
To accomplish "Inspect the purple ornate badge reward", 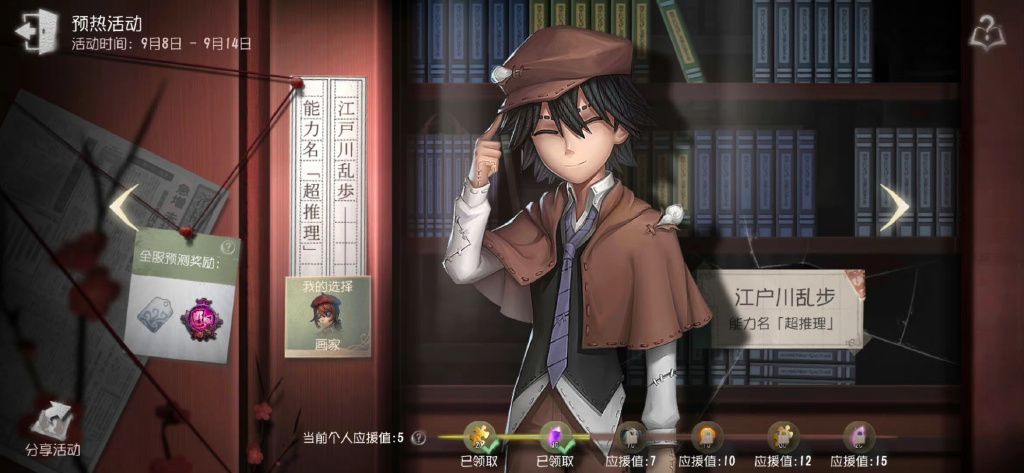I will coord(198,316).
